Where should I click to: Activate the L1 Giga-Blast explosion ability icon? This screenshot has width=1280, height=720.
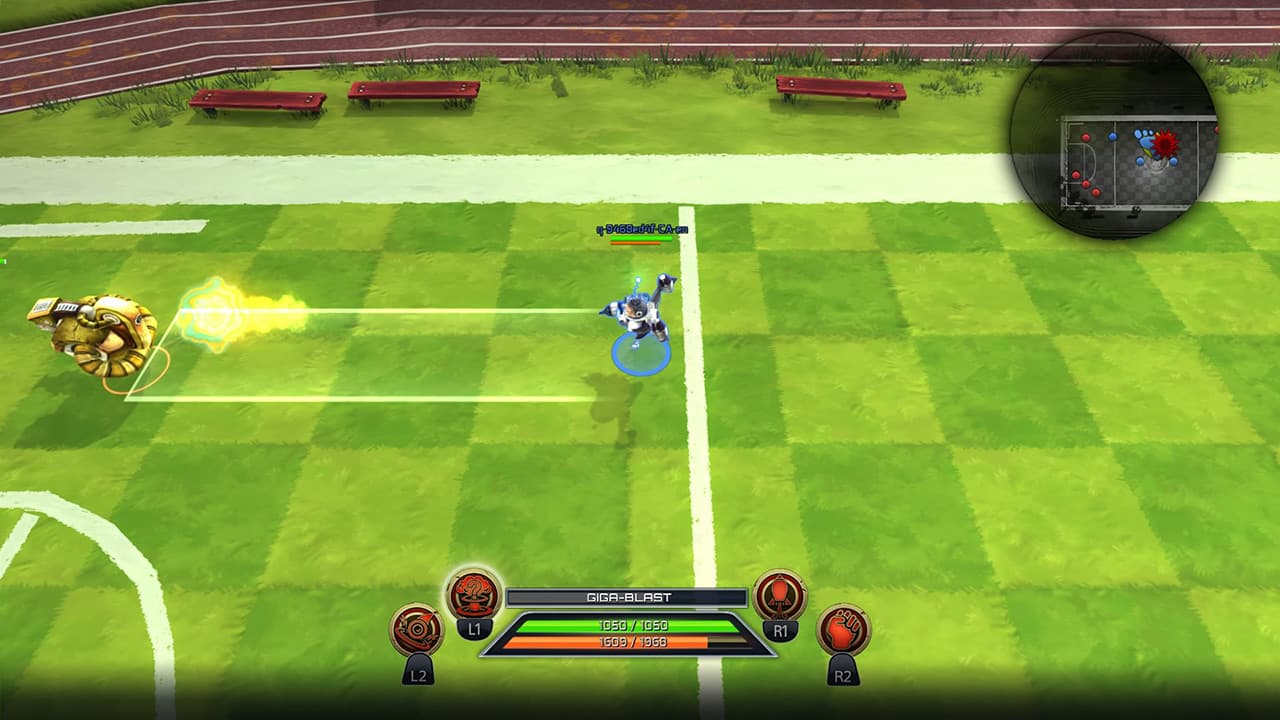pos(473,596)
